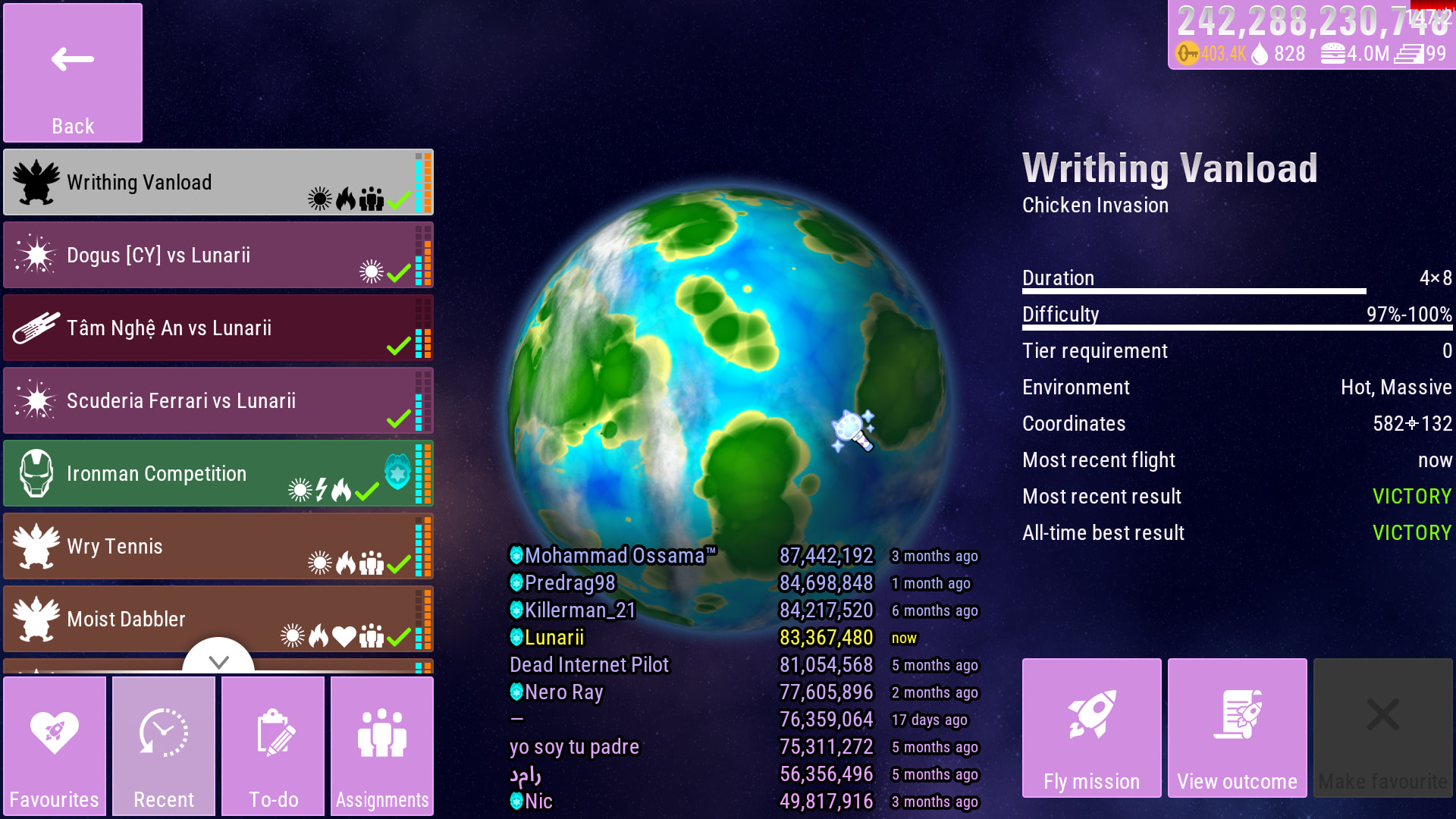The image size is (1456, 819).
Task: Choose the Dogus [CY] vs Lunarii mission
Action: click(x=218, y=255)
